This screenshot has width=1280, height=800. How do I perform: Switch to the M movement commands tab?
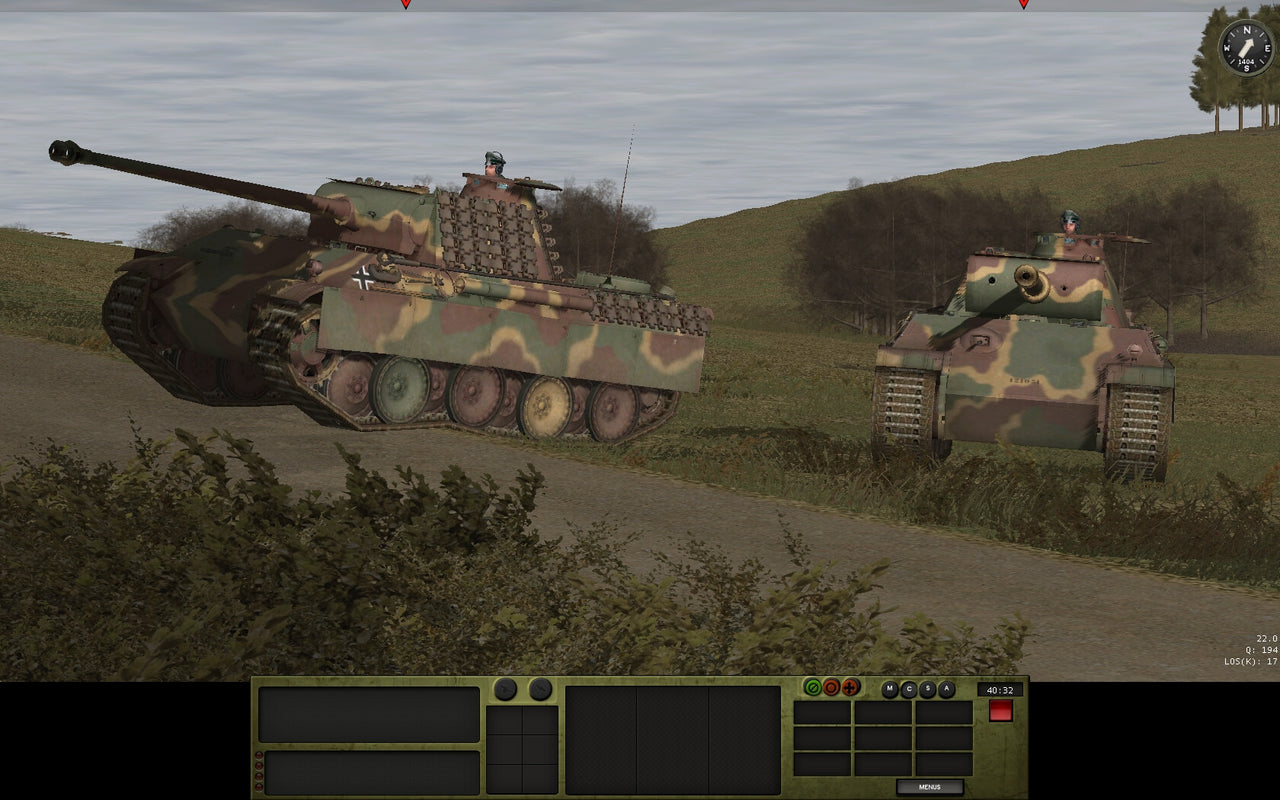click(889, 688)
